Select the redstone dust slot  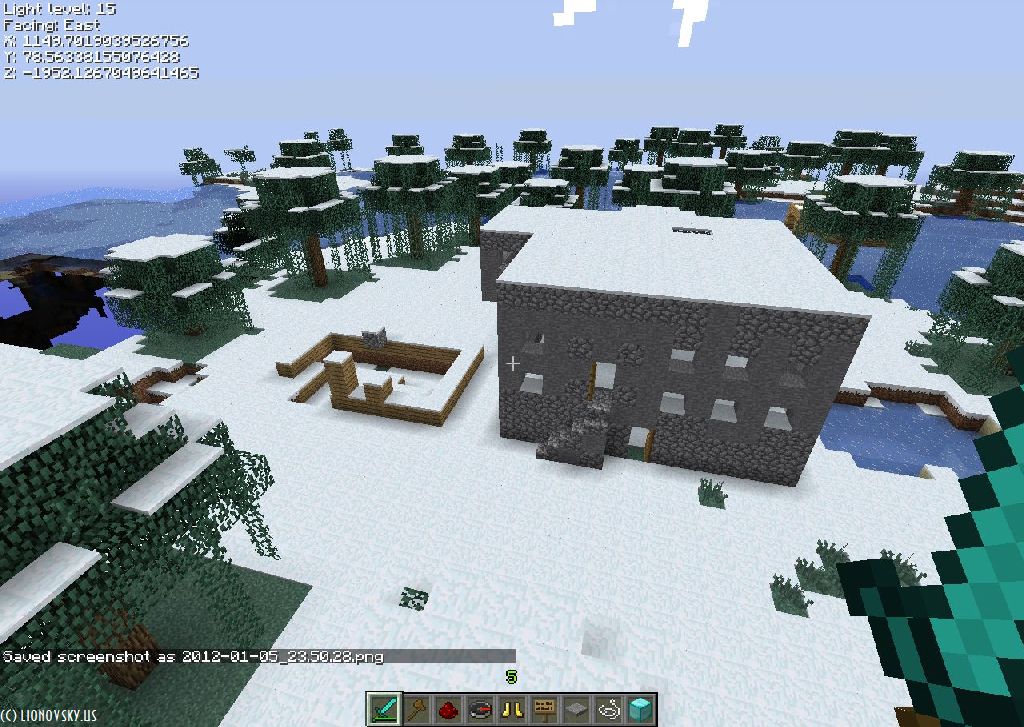448,708
